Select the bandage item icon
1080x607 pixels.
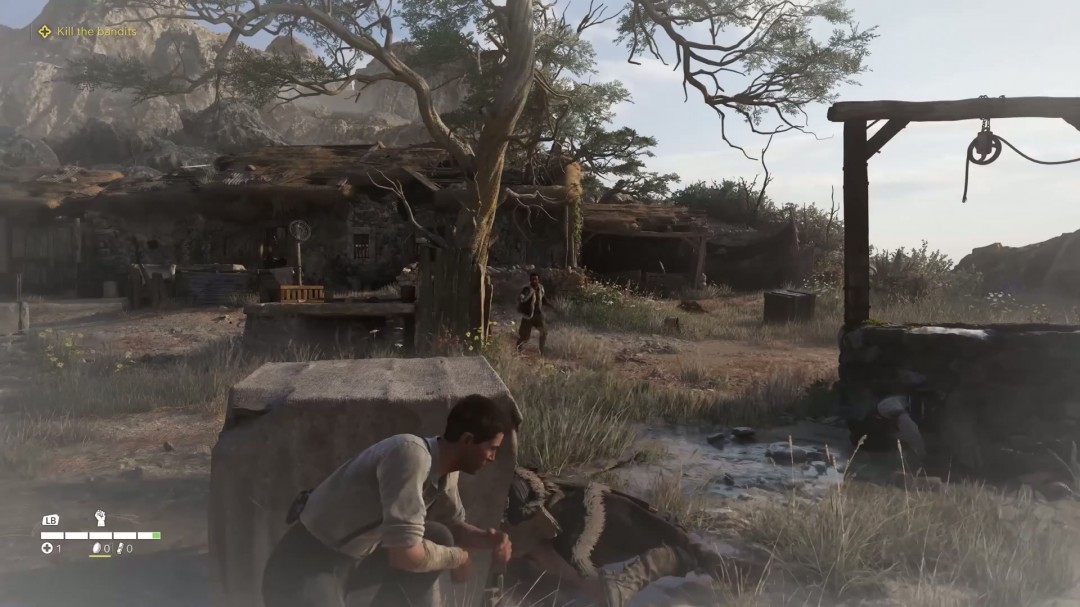click(119, 548)
